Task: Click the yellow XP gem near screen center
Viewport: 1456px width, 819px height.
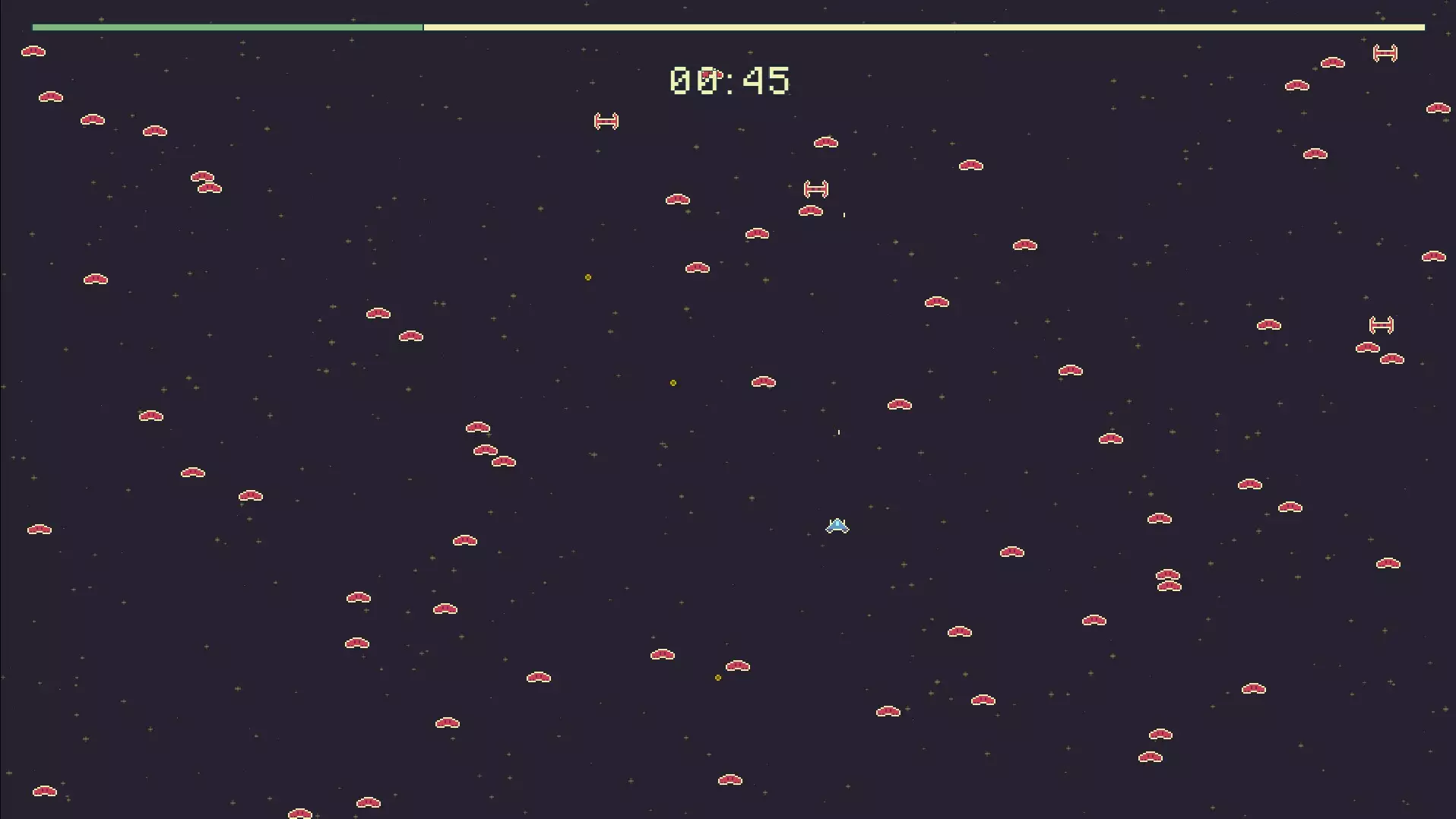Action: pos(673,383)
